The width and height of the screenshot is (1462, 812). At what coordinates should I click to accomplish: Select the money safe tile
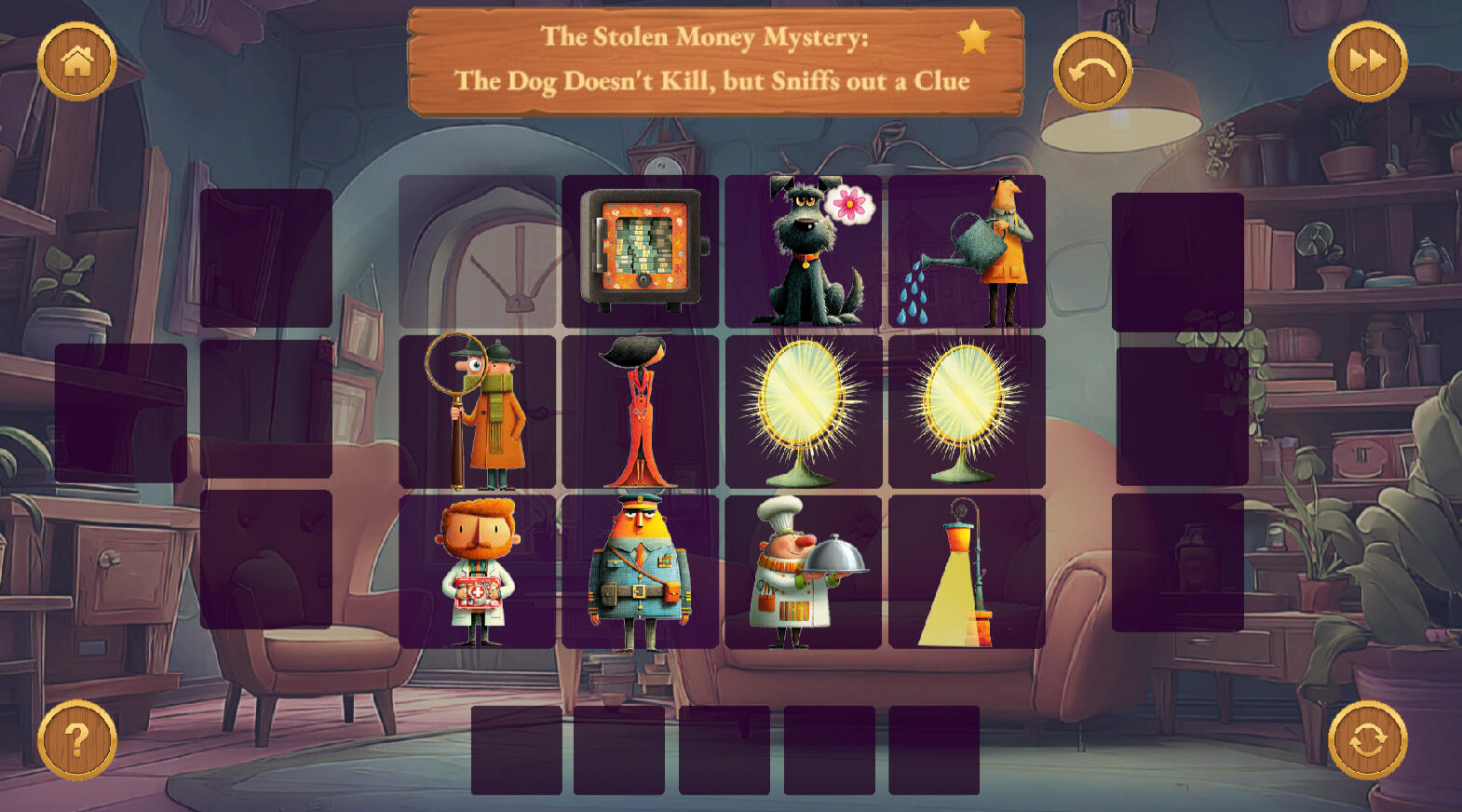click(641, 251)
